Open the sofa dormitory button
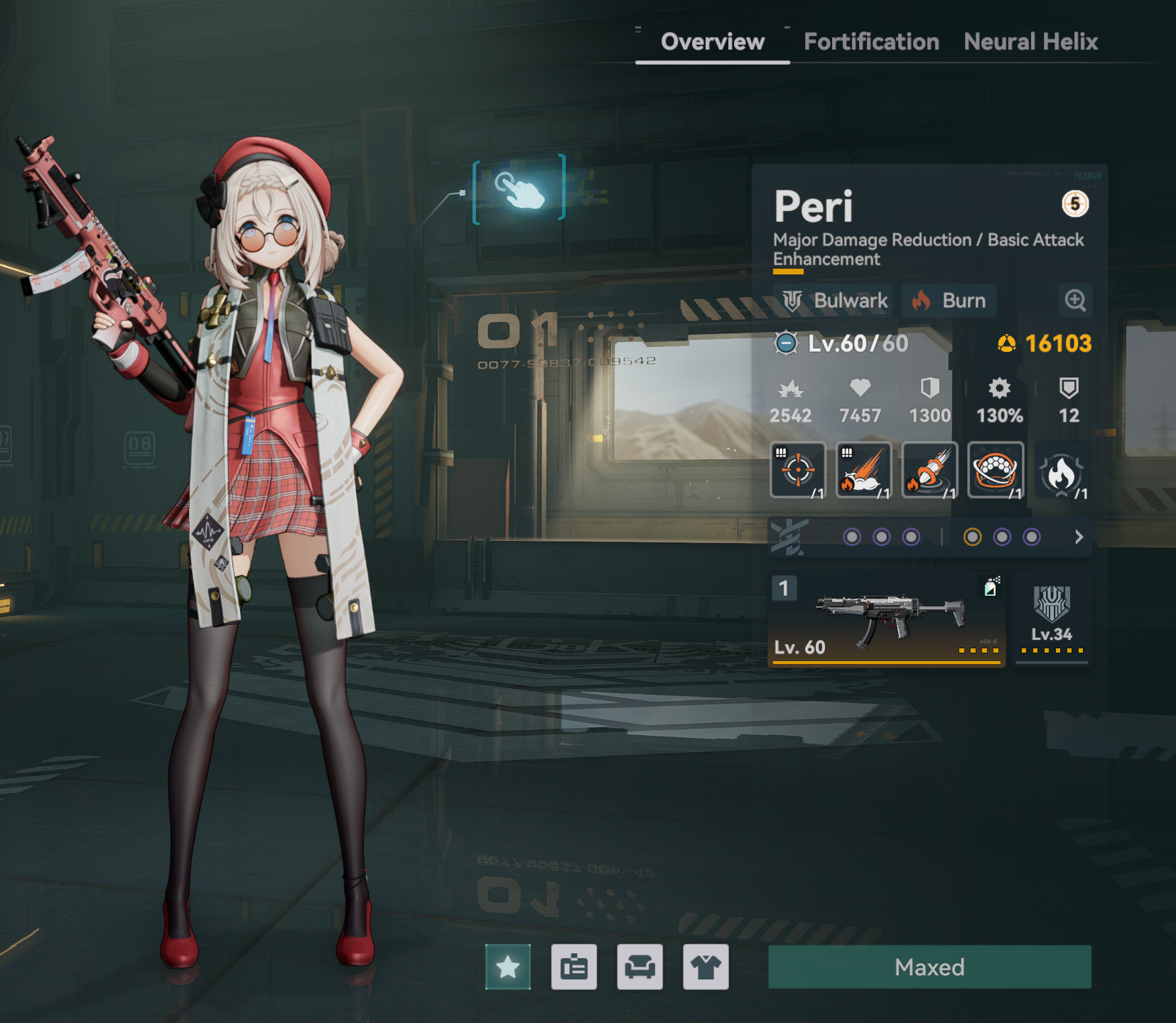1176x1023 pixels. click(x=640, y=967)
